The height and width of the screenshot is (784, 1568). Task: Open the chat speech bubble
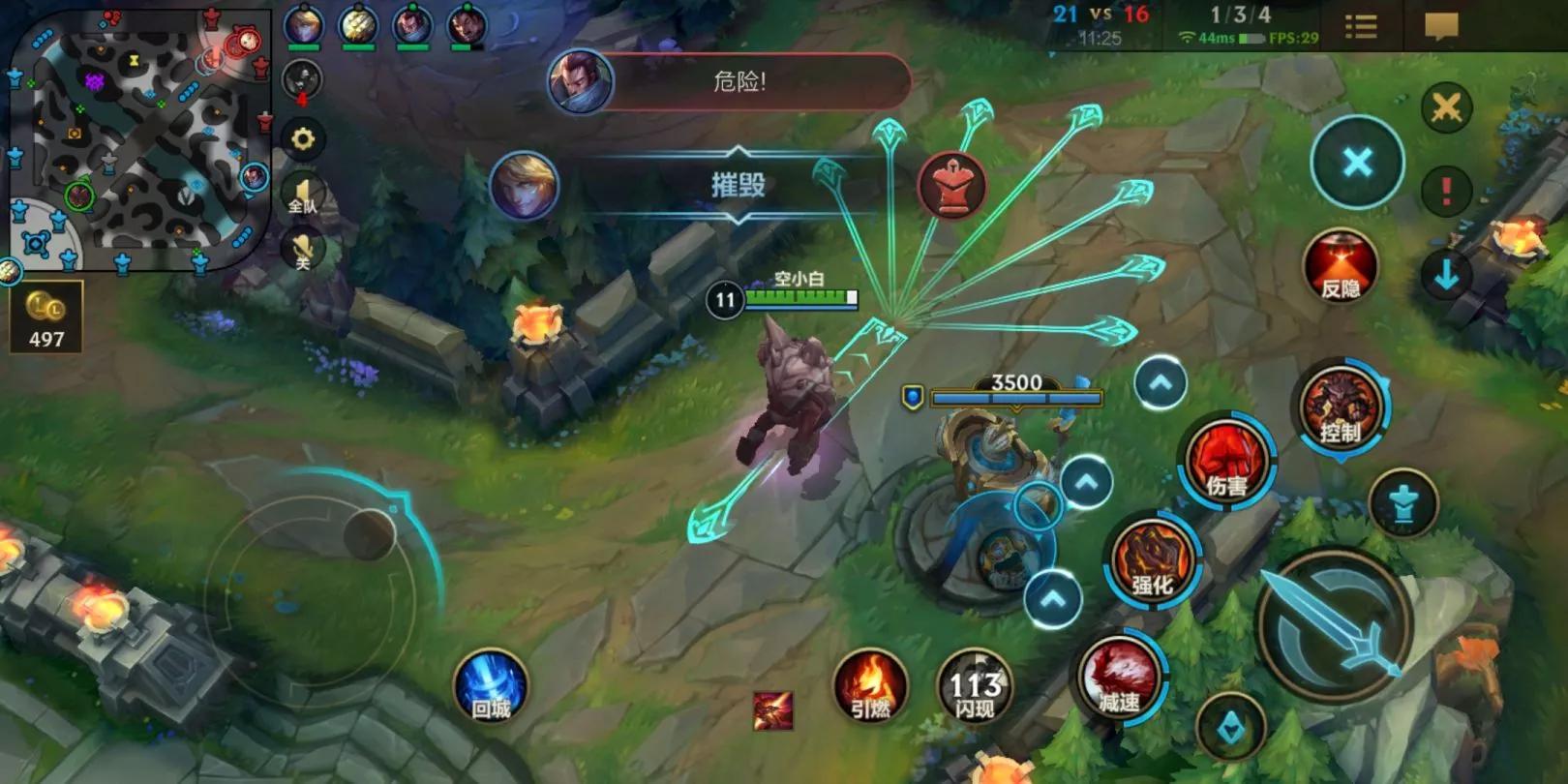point(1441,26)
